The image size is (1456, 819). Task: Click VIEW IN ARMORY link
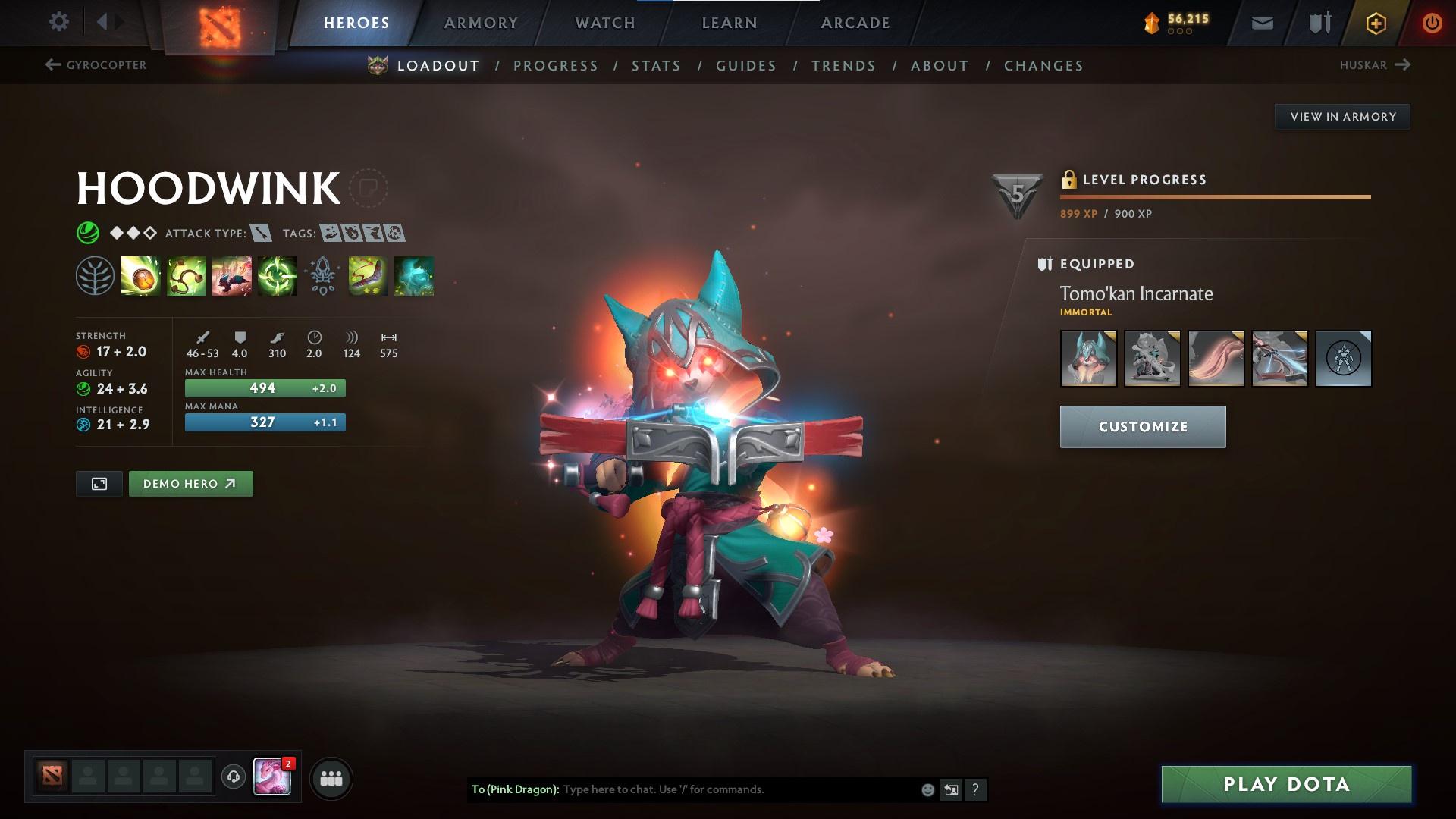(1342, 116)
